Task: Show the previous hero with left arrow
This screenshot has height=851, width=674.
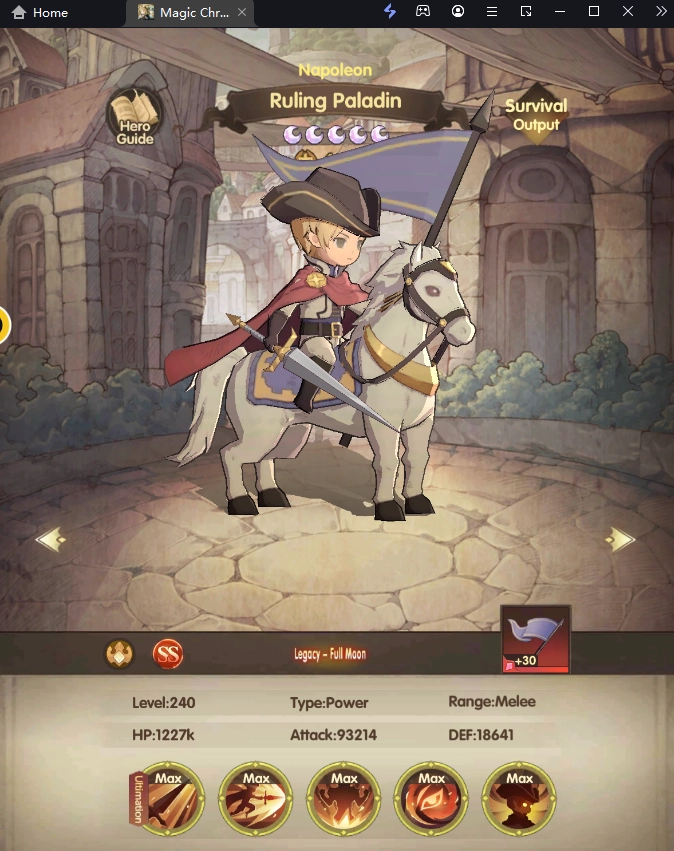Action: 51,540
